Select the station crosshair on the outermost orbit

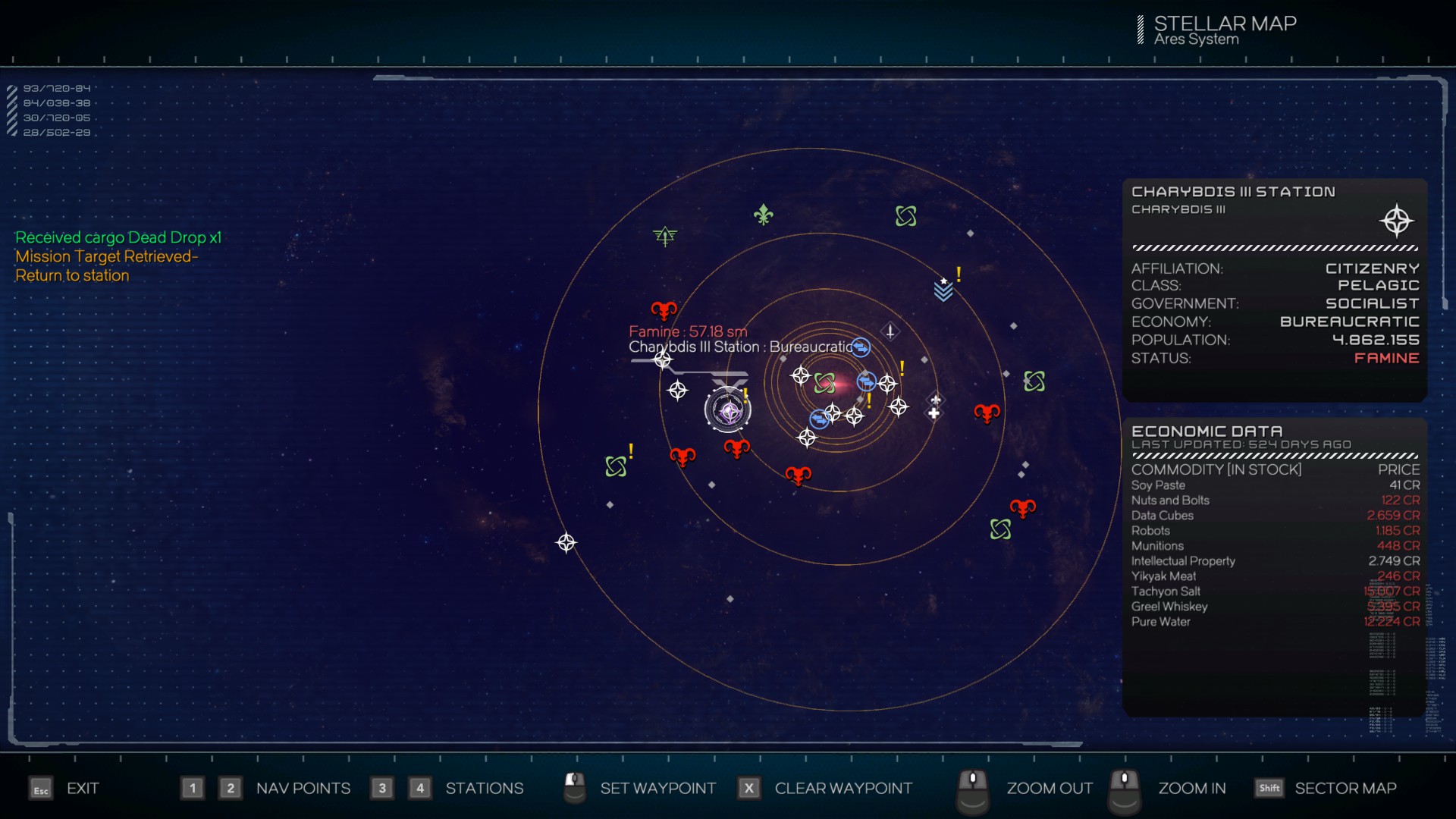[x=566, y=543]
